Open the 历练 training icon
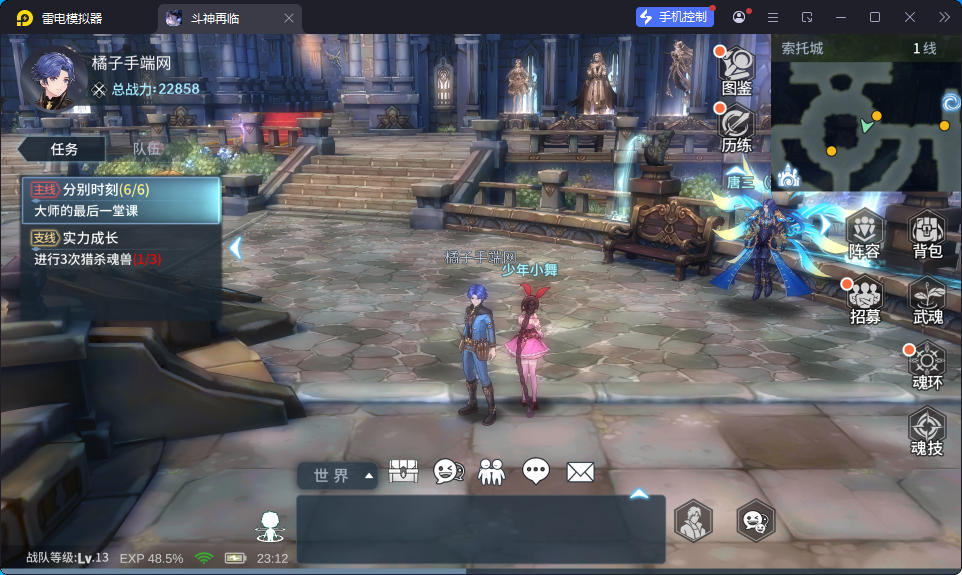Screen dimensions: 962x575 [x=736, y=126]
